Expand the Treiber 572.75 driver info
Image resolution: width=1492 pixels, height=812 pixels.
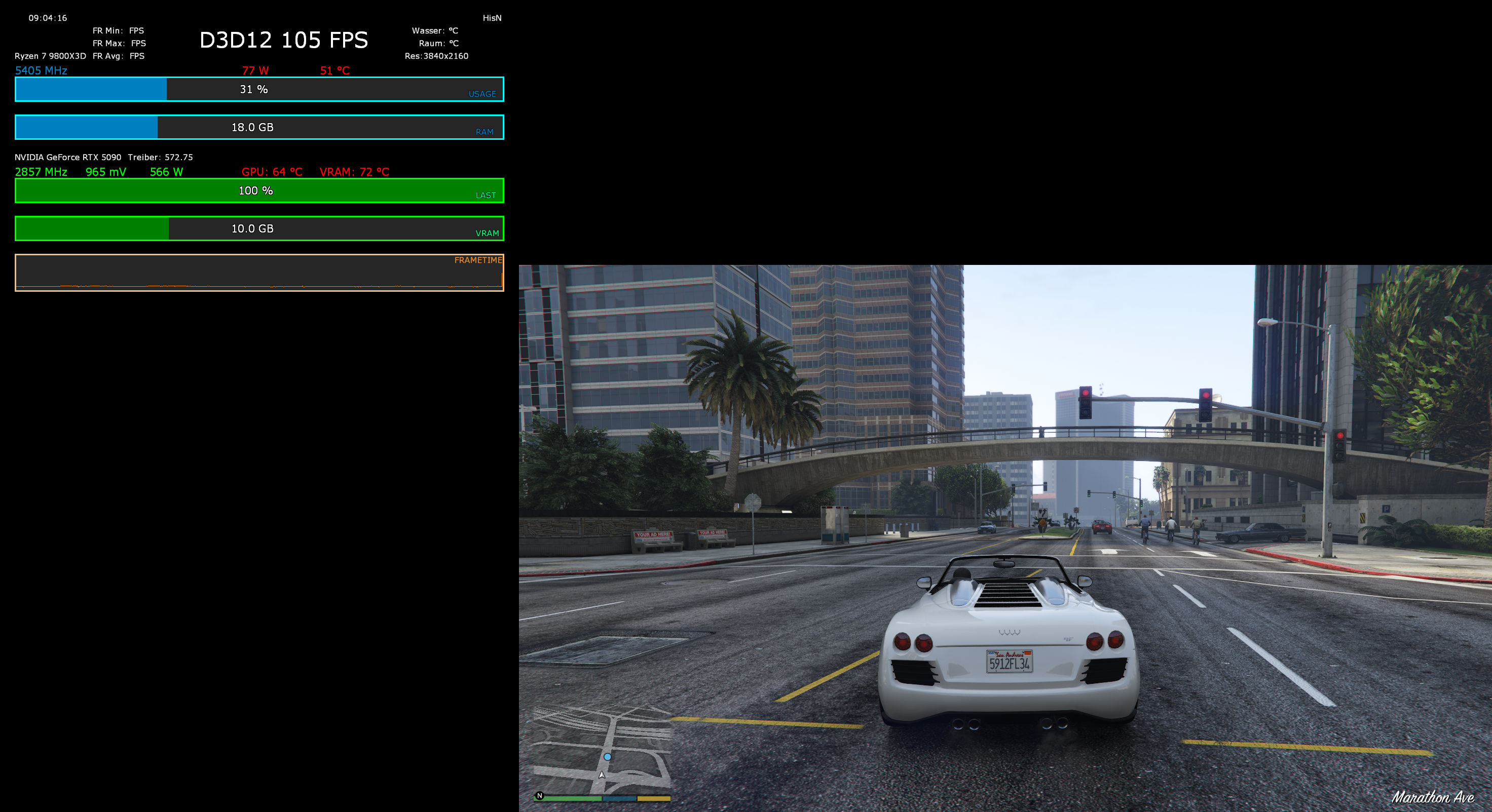click(x=160, y=157)
